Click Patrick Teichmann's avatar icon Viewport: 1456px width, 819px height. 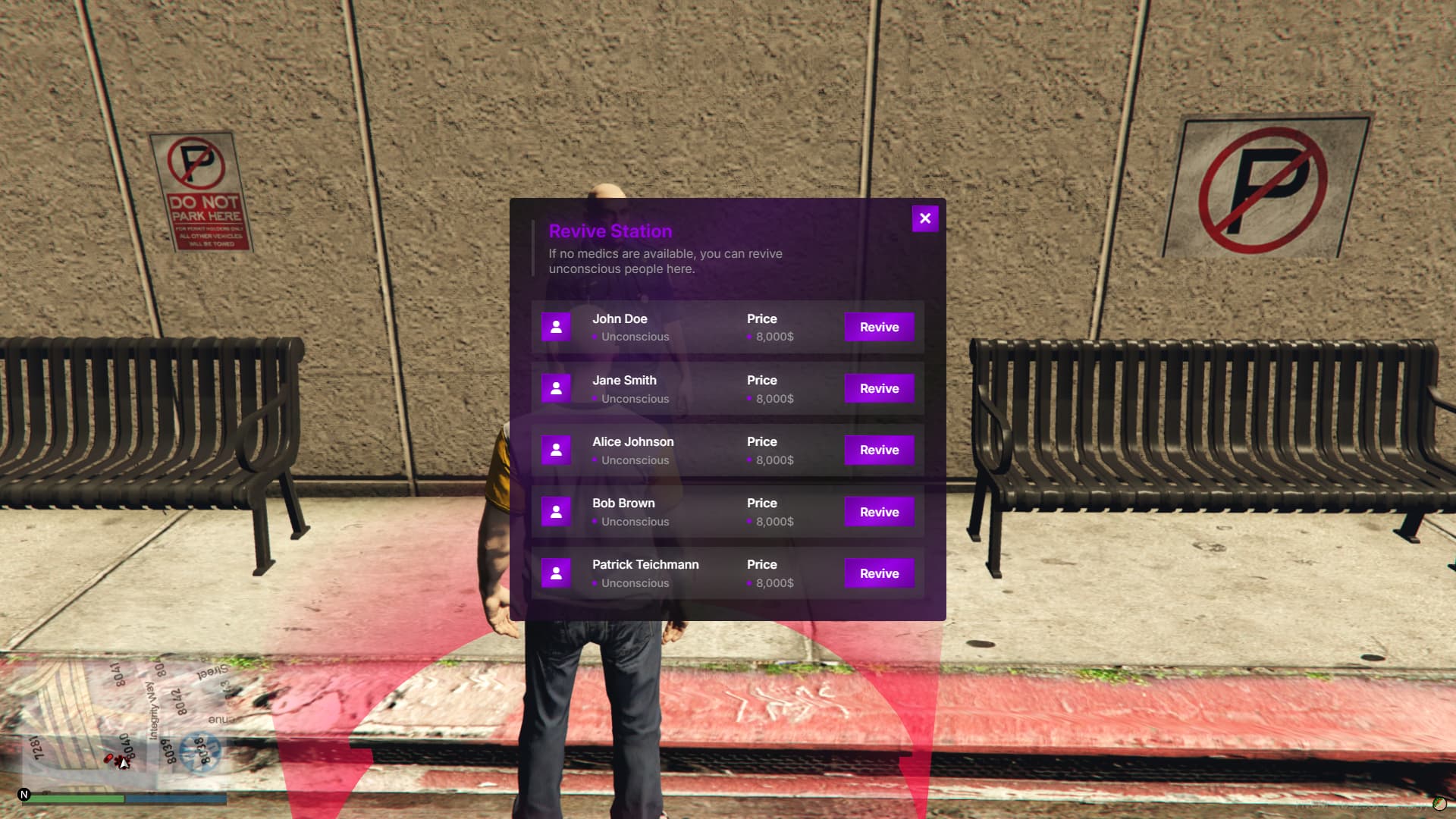click(556, 573)
